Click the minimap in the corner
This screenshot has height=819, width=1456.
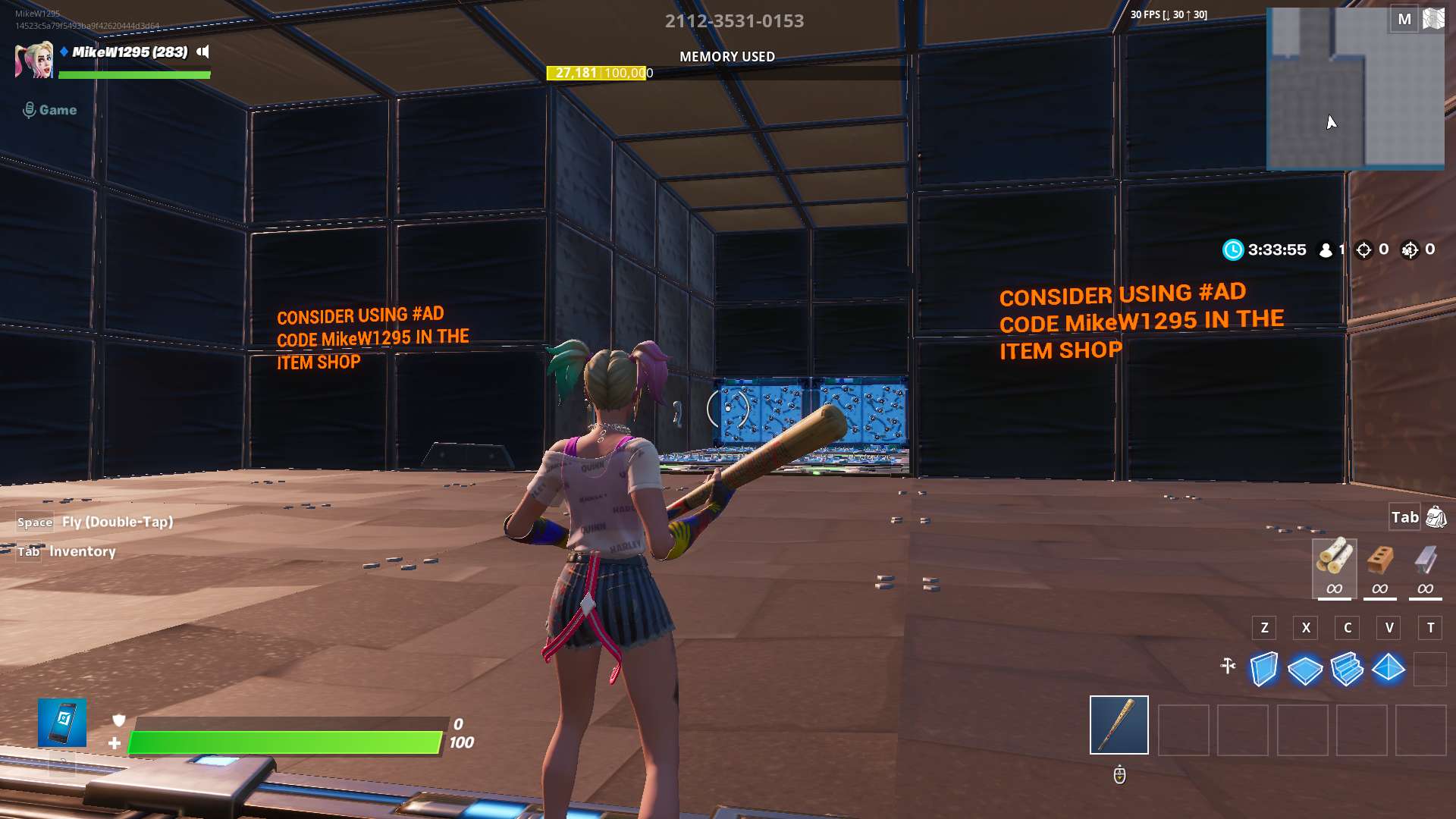(x=1355, y=89)
